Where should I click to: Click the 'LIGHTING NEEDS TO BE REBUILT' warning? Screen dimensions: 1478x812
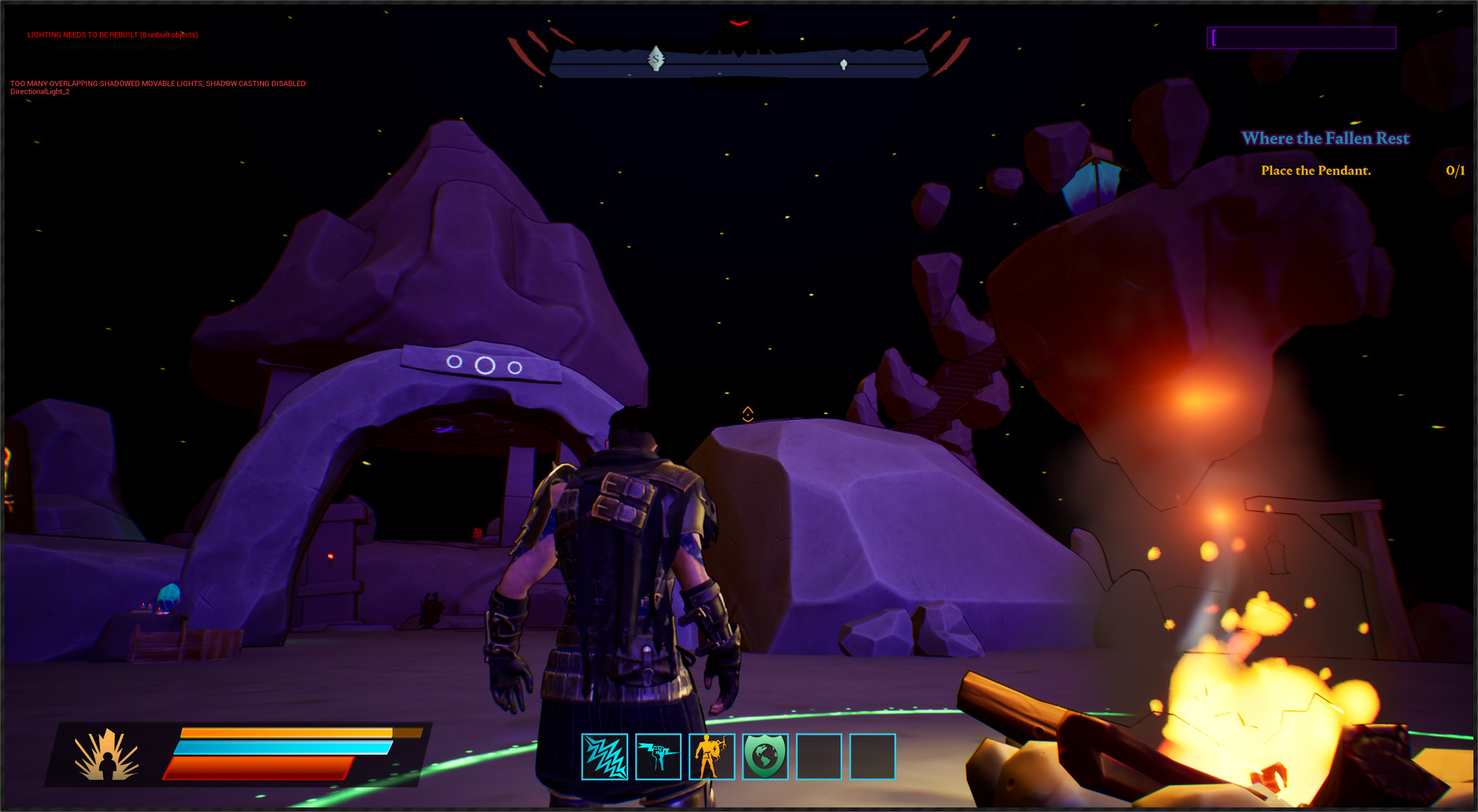point(112,35)
